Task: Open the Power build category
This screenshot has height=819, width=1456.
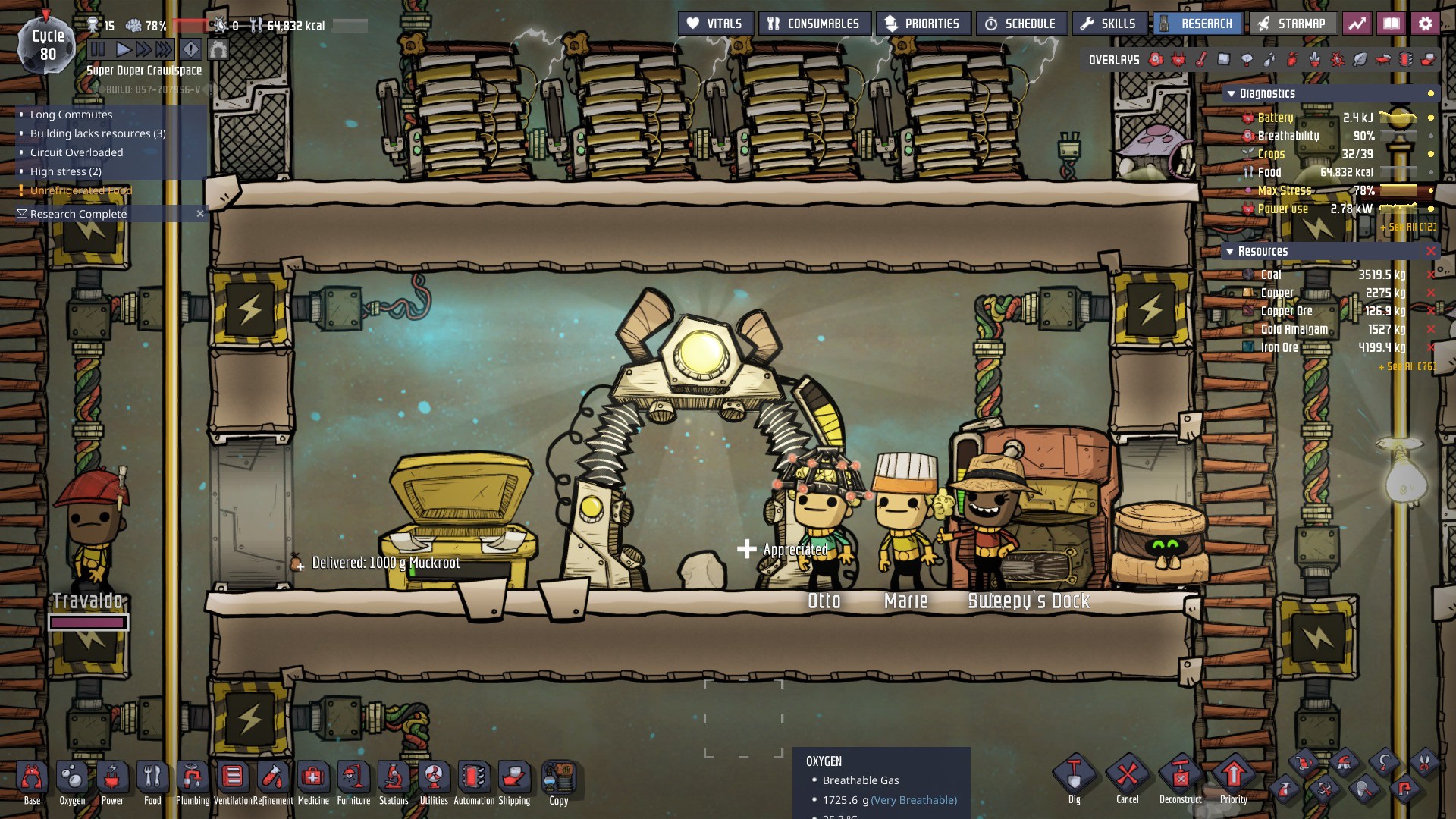Action: tap(112, 783)
